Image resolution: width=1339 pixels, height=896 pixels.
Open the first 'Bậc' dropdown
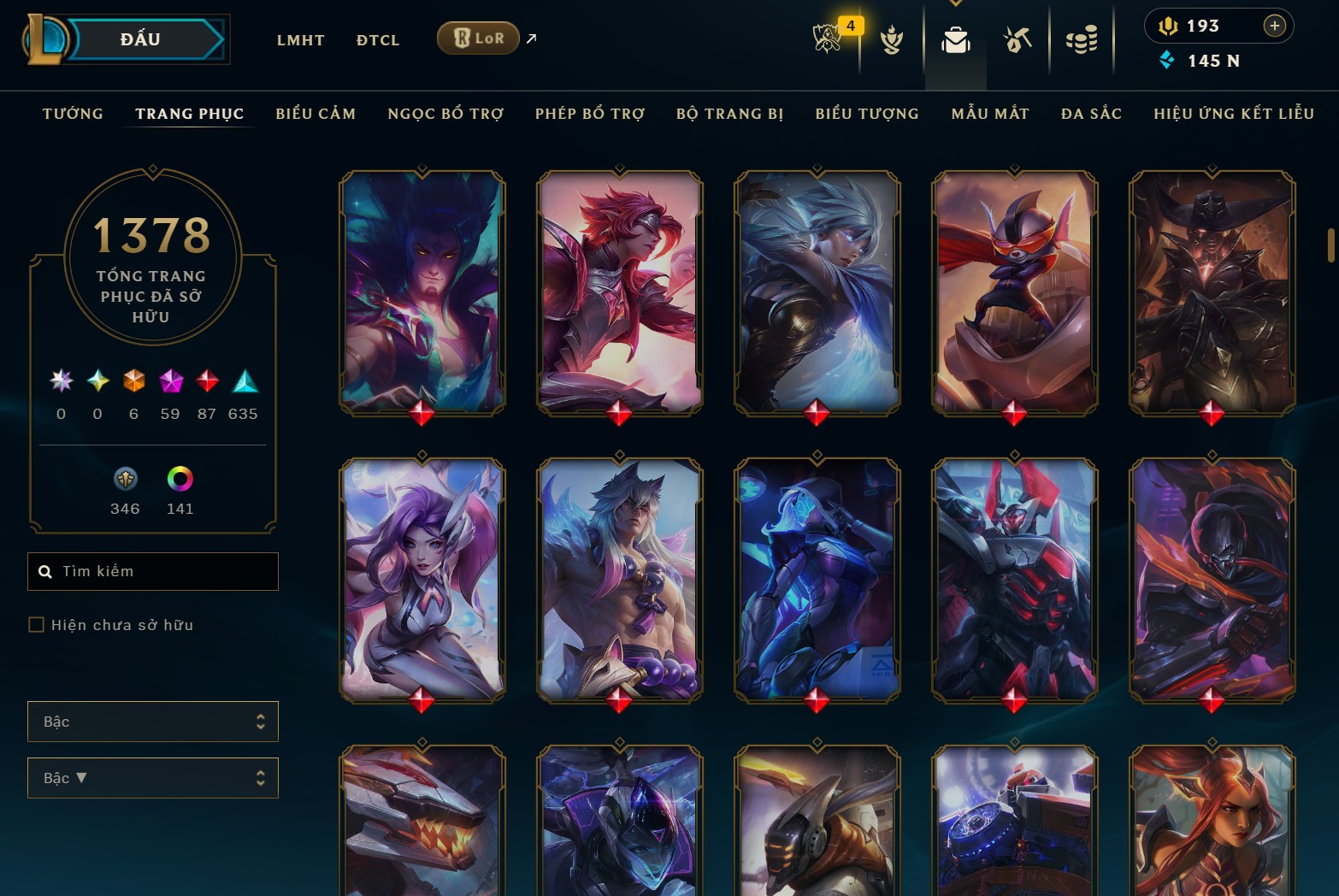coord(152,722)
